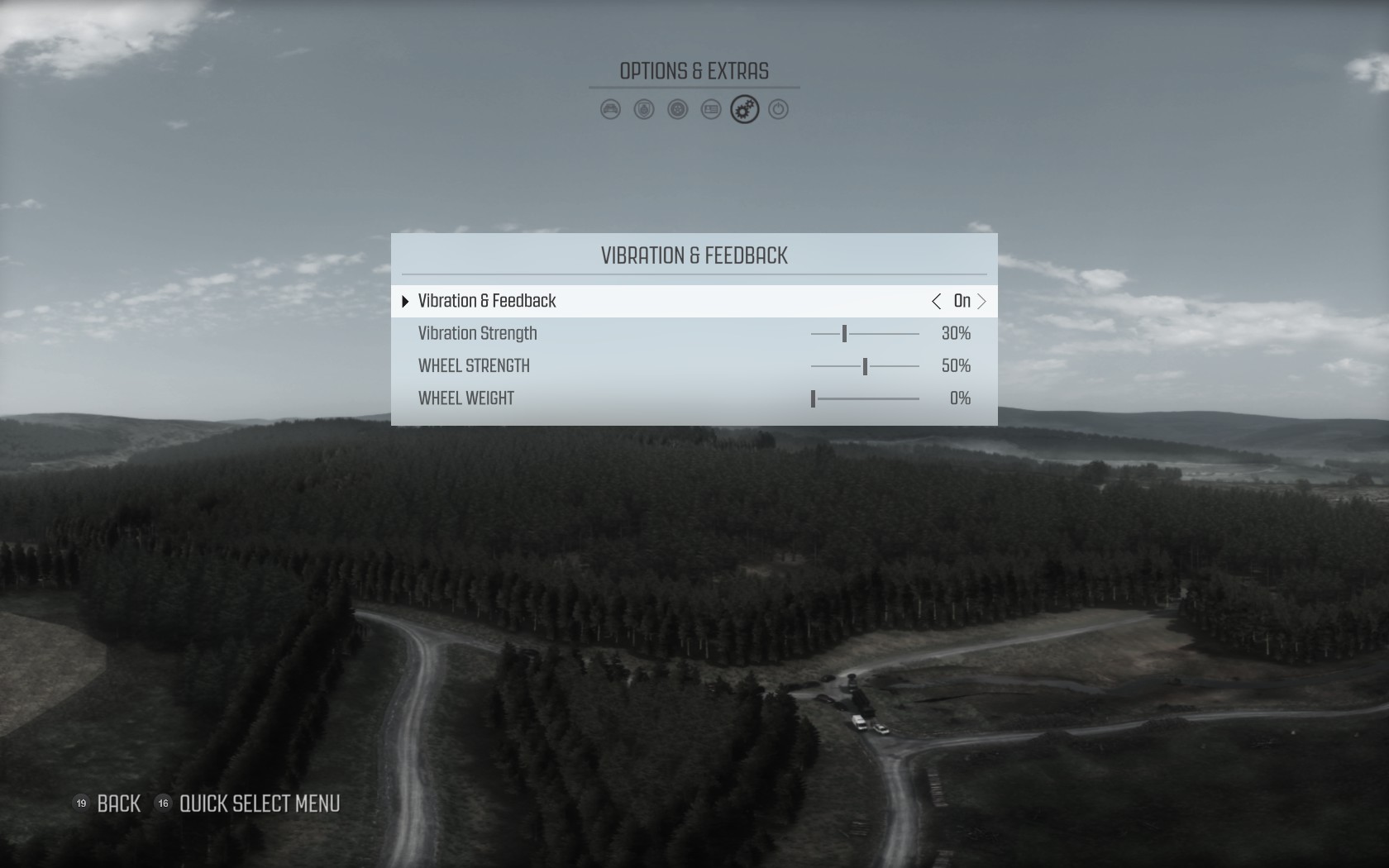Click the right arrow beside the On value
Viewport: 1389px width, 868px height.
[x=982, y=301]
